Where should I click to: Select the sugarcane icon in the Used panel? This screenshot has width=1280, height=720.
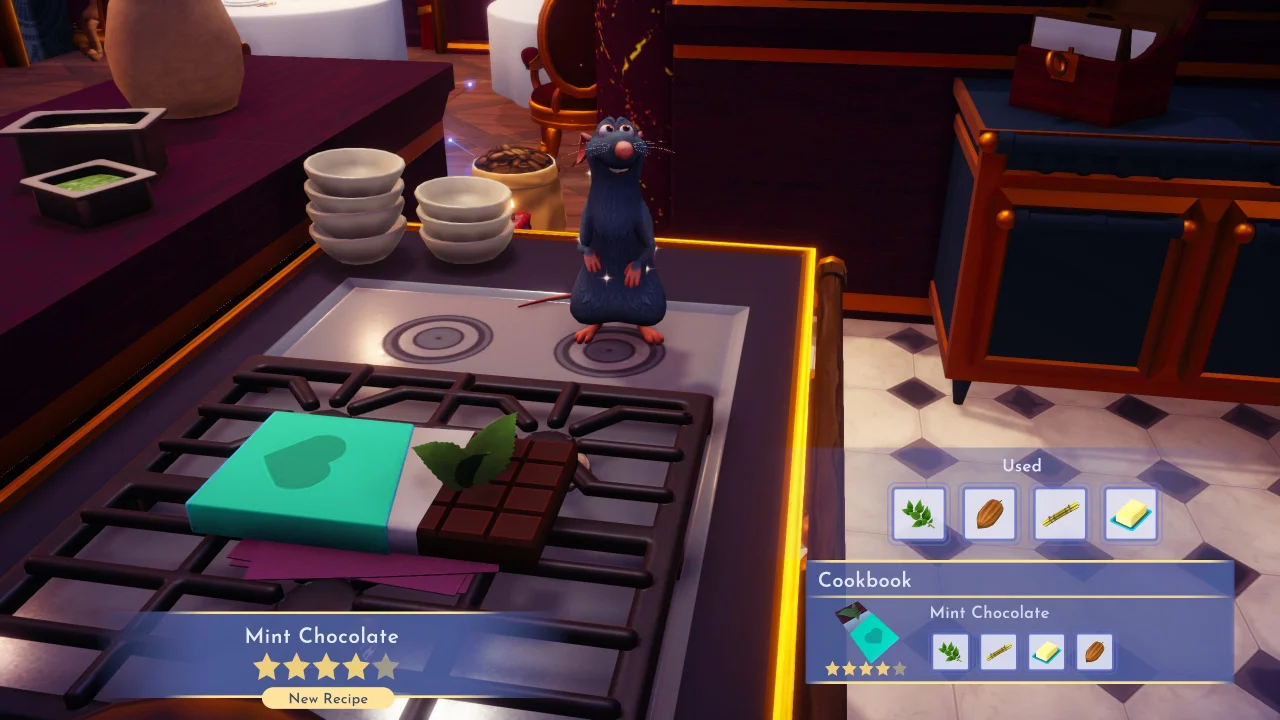[1059, 513]
